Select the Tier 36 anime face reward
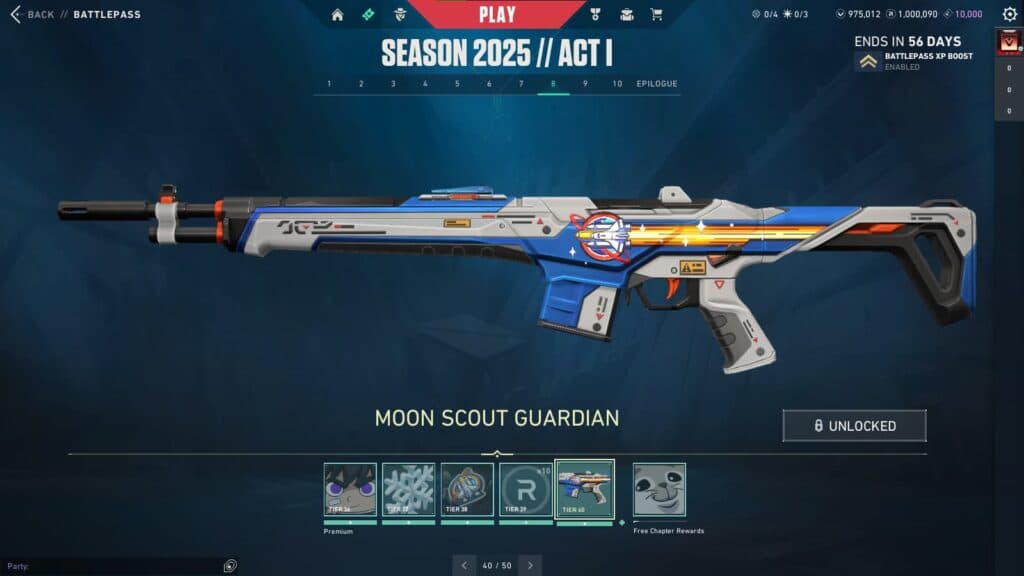Image resolution: width=1024 pixels, height=576 pixels. click(350, 489)
